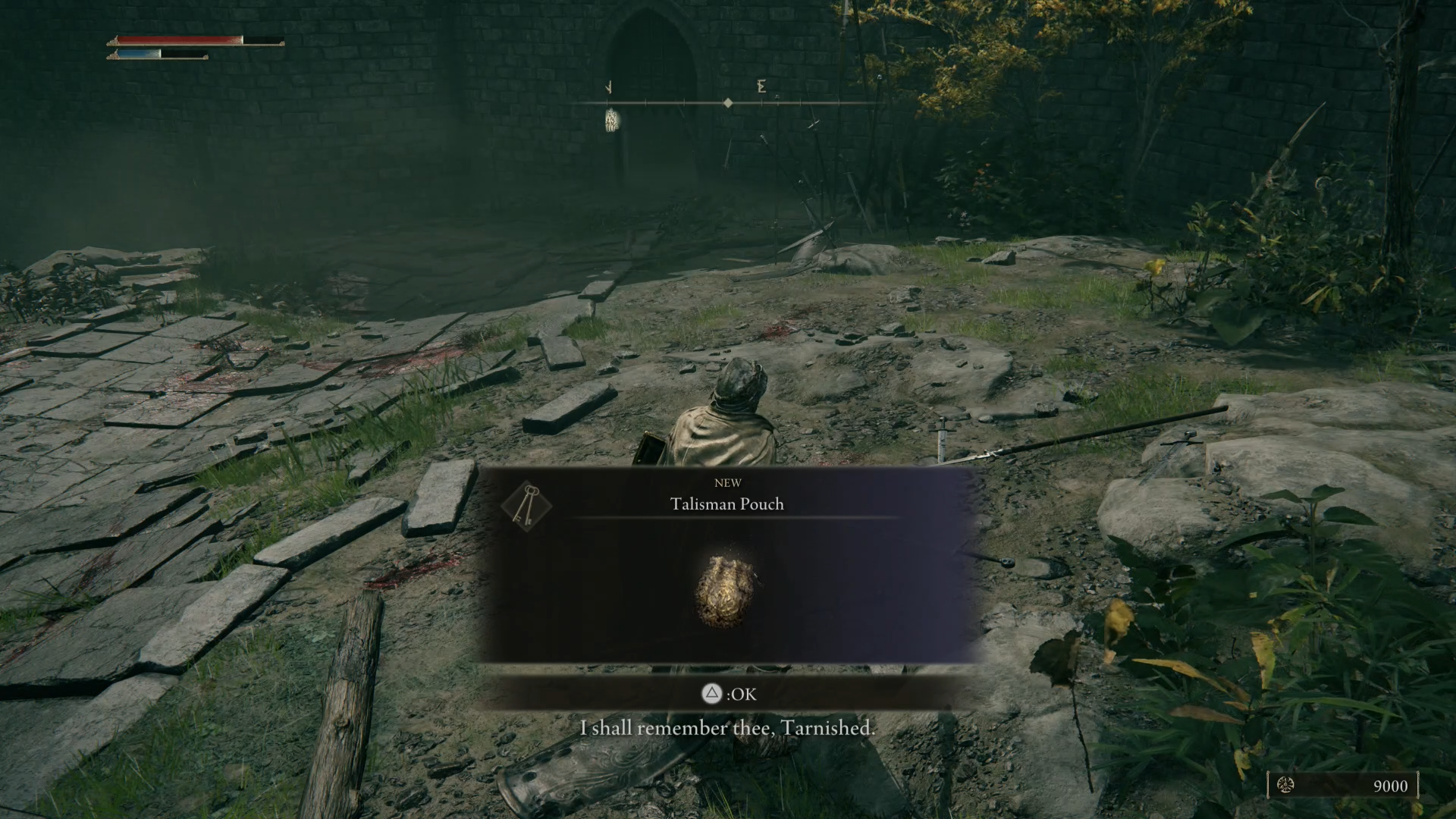This screenshot has height=819, width=1456.
Task: Click the crossed keys item category icon
Action: pos(527,506)
